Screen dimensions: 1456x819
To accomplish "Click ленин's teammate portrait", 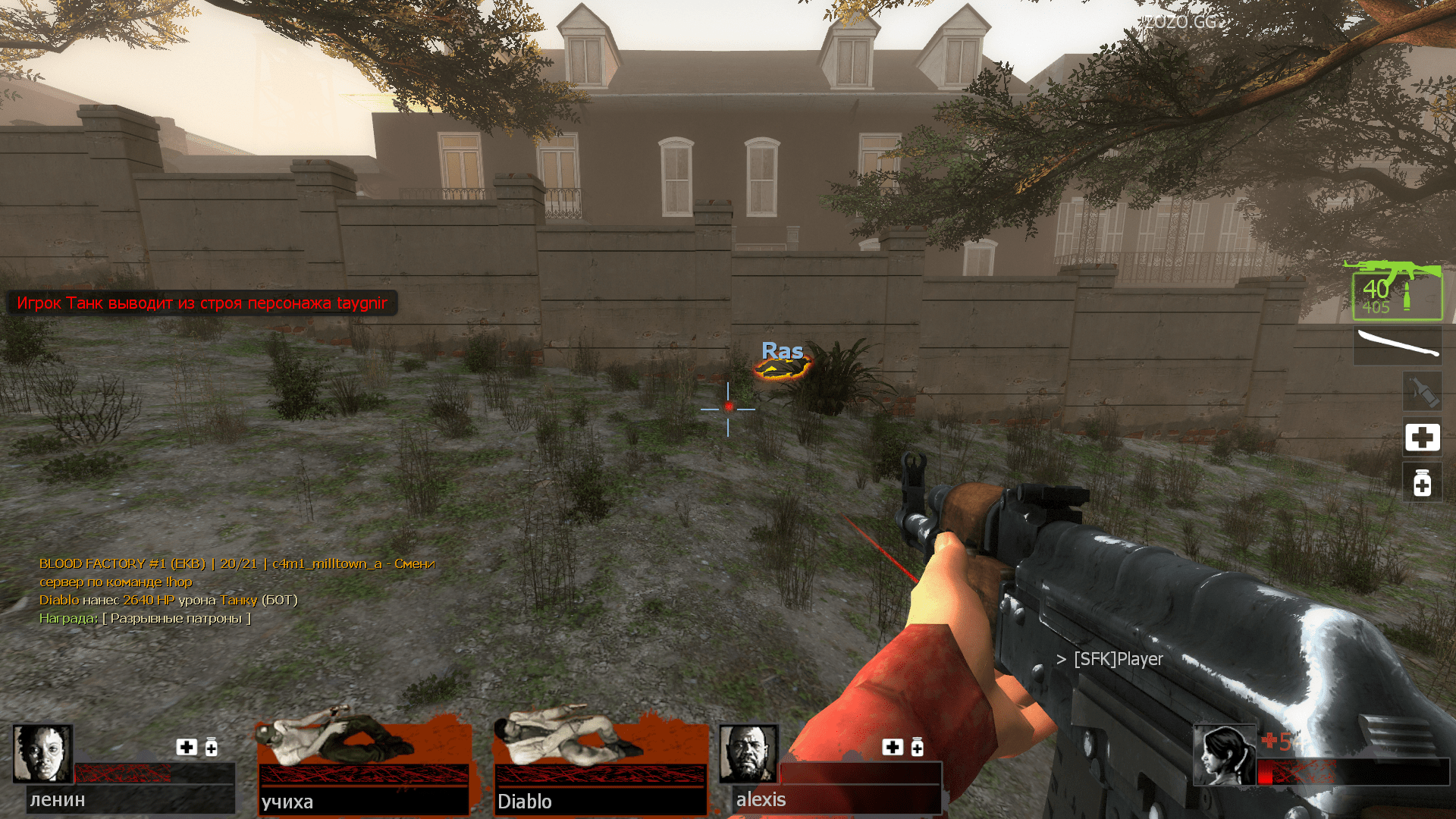I will point(42,754).
